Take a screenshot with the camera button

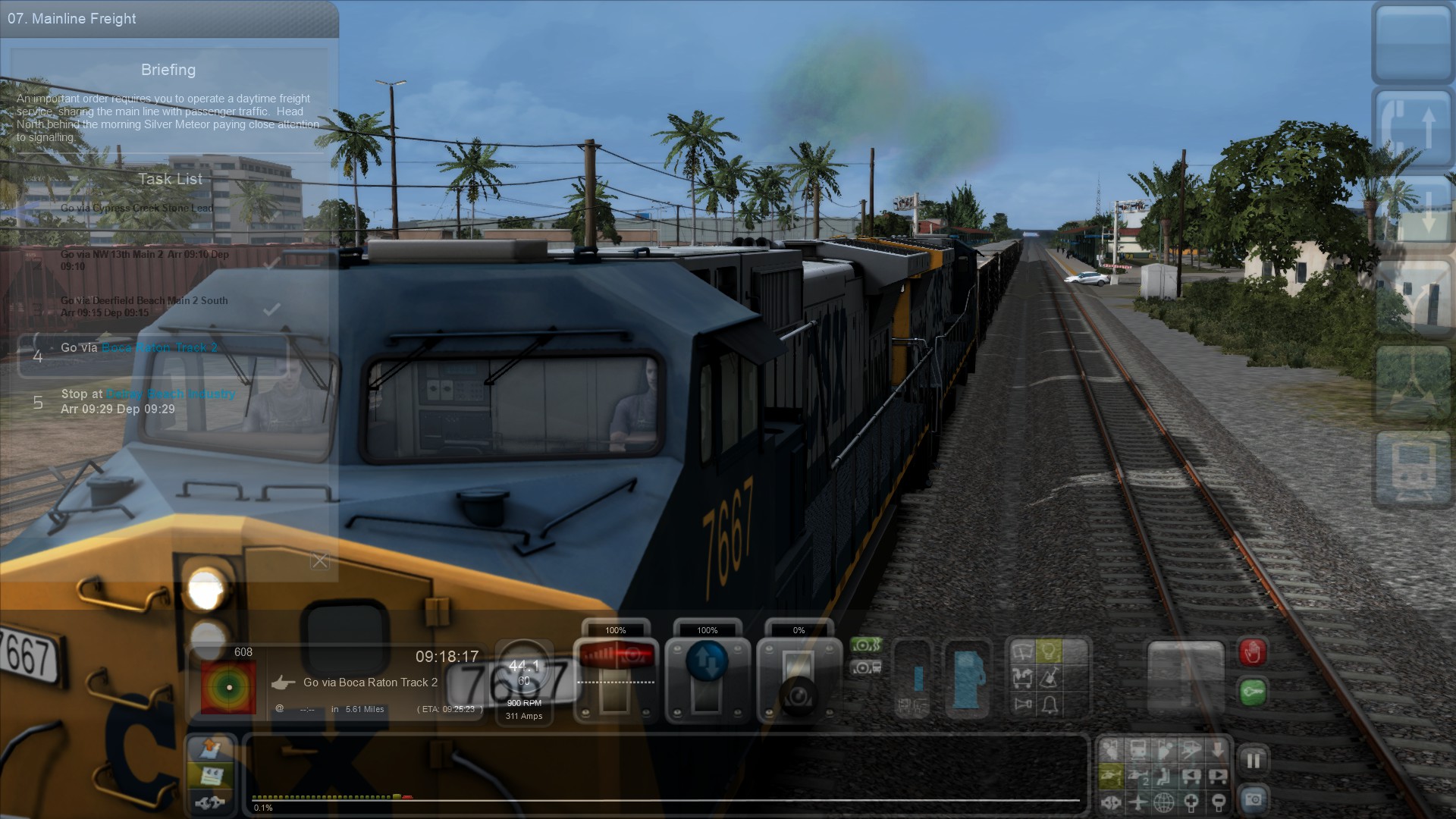click(x=1253, y=799)
